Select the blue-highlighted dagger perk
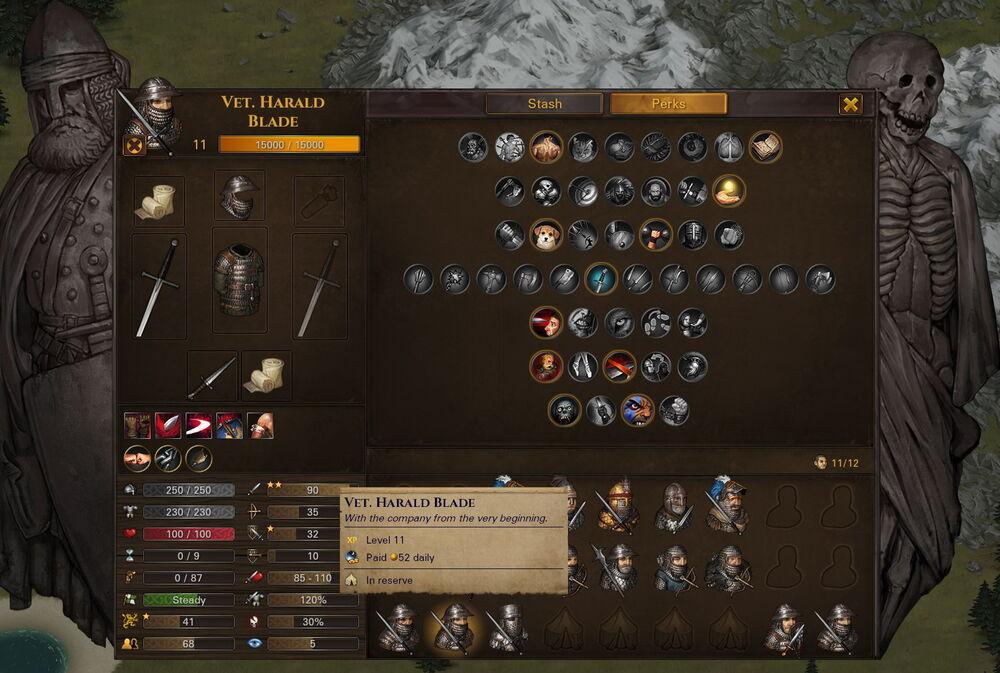Screen dimensions: 1000x673 pos(600,279)
